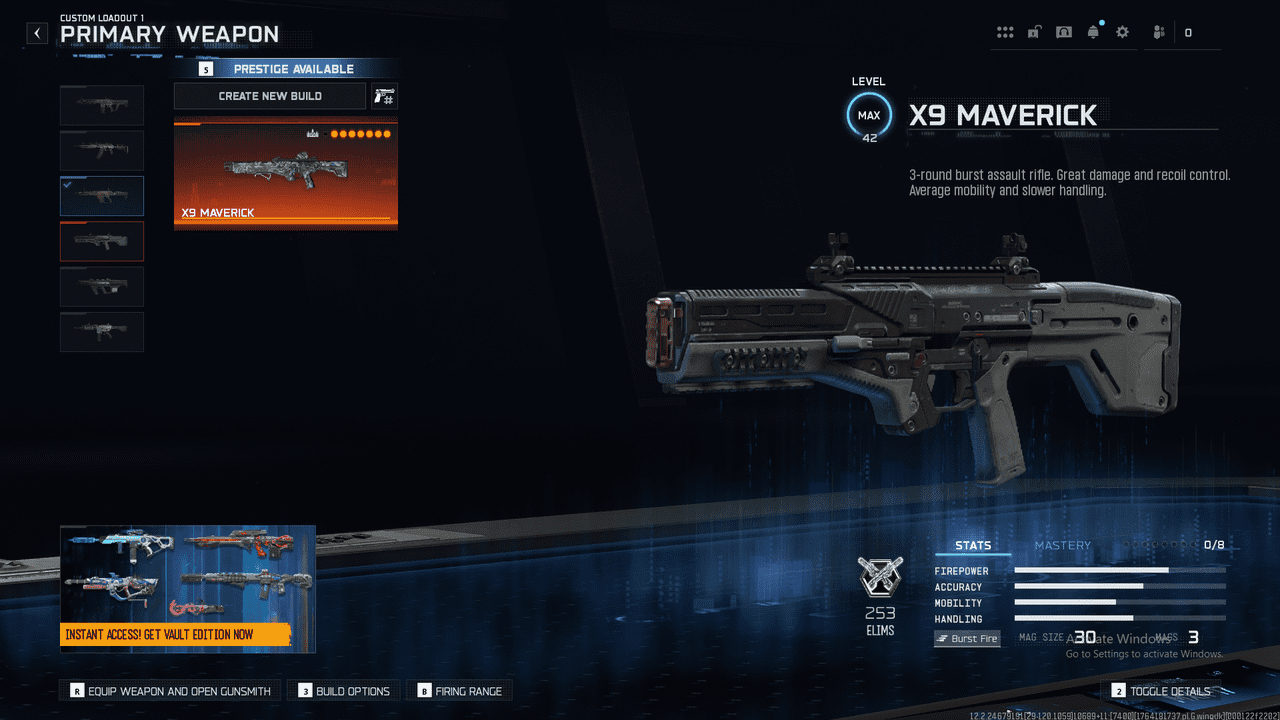The height and width of the screenshot is (720, 1280).
Task: Open Build Options
Action: coord(344,691)
